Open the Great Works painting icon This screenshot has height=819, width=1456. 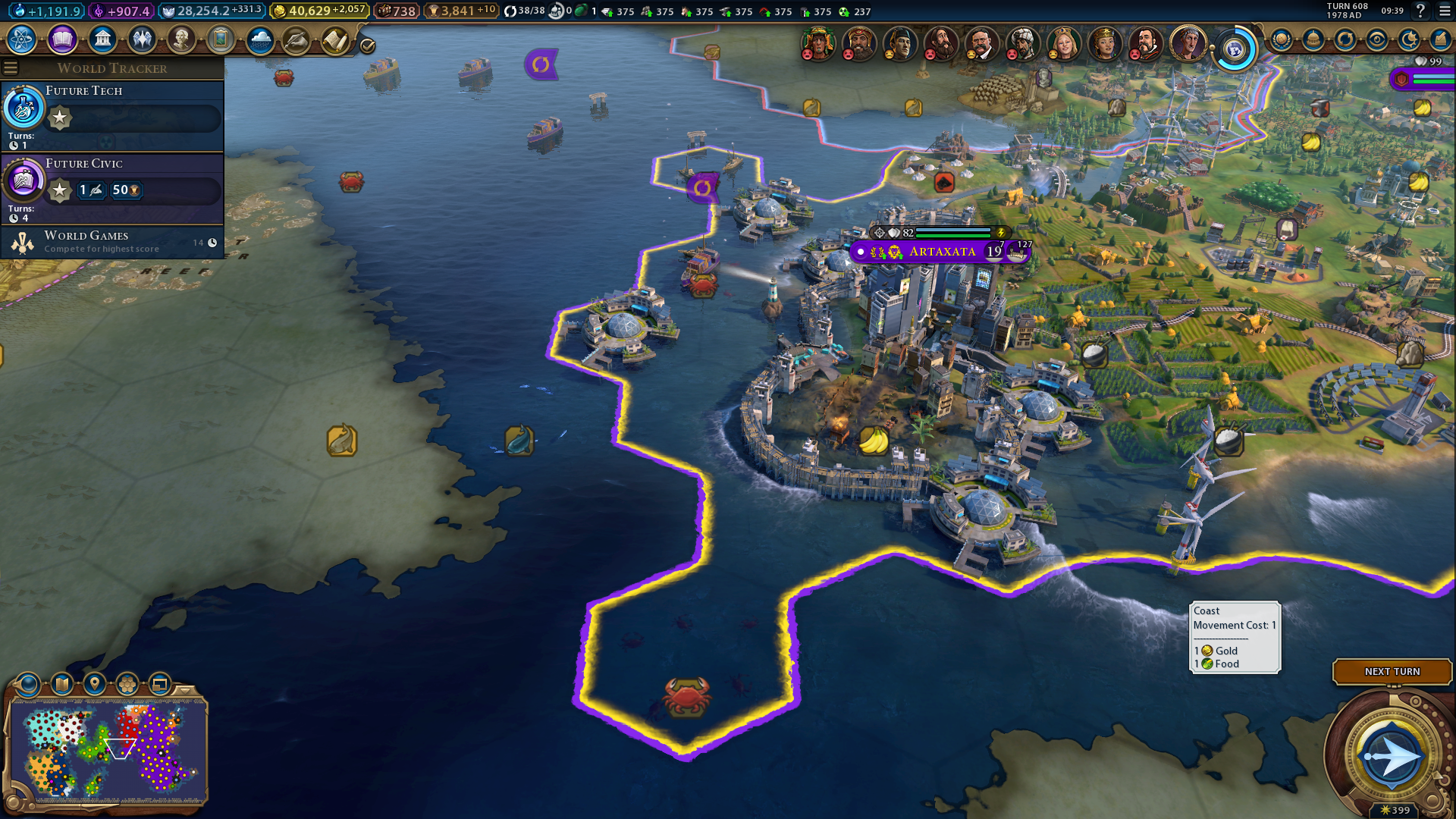[x=221, y=39]
